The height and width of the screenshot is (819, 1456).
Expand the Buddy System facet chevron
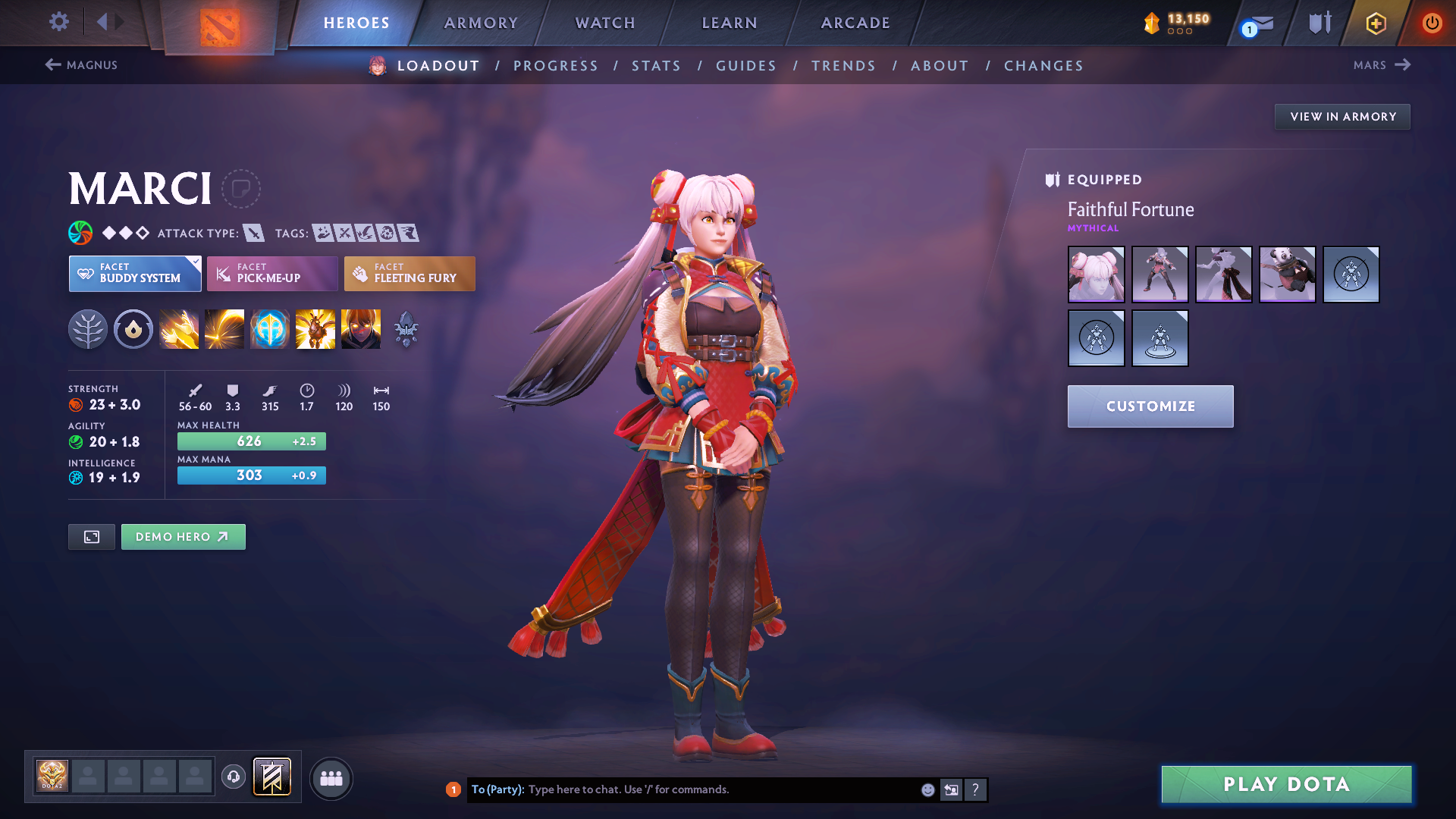(x=196, y=261)
